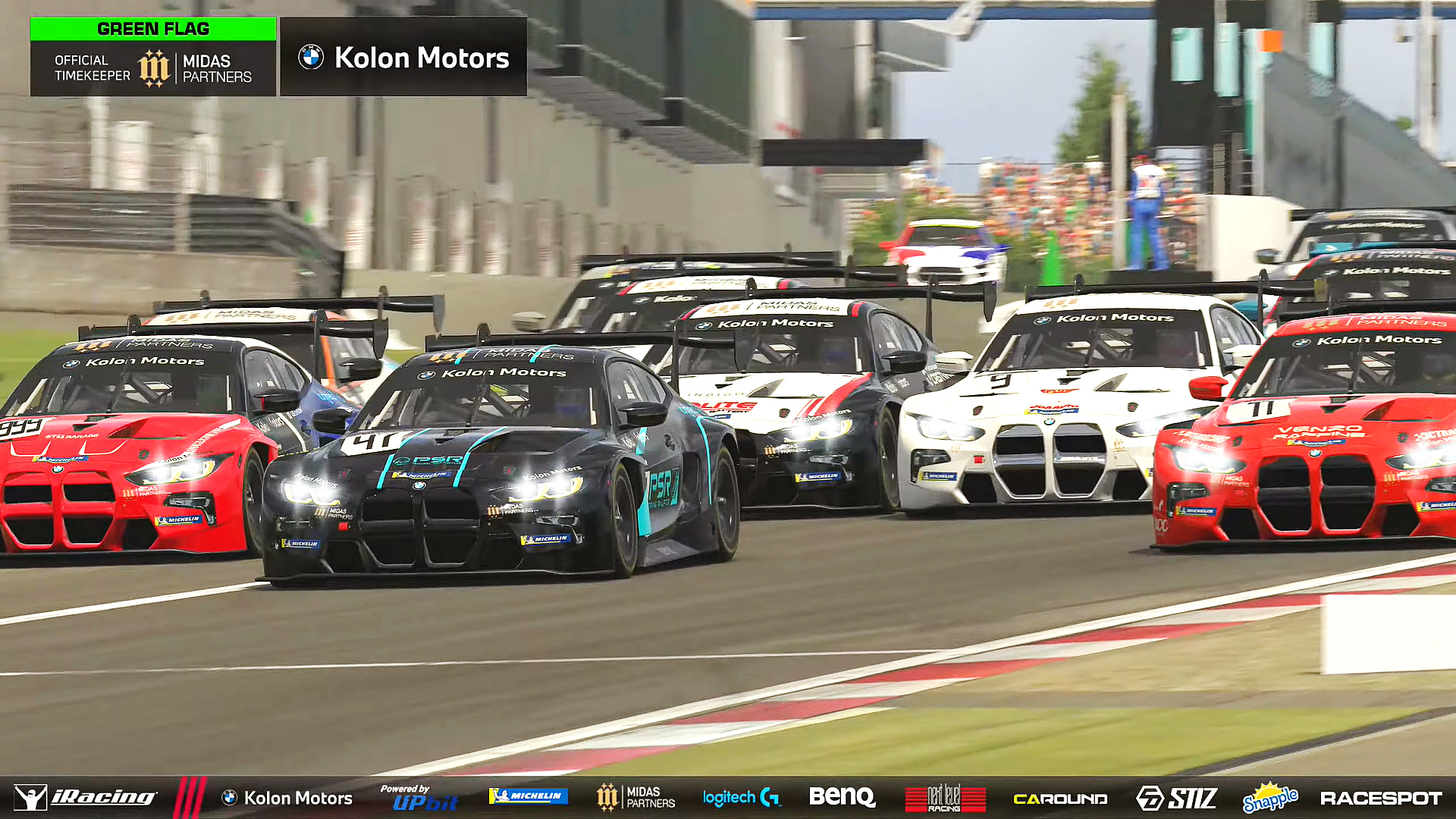Click the iRacing logo in the sponsor bar
The image size is (1456, 819).
[86, 798]
